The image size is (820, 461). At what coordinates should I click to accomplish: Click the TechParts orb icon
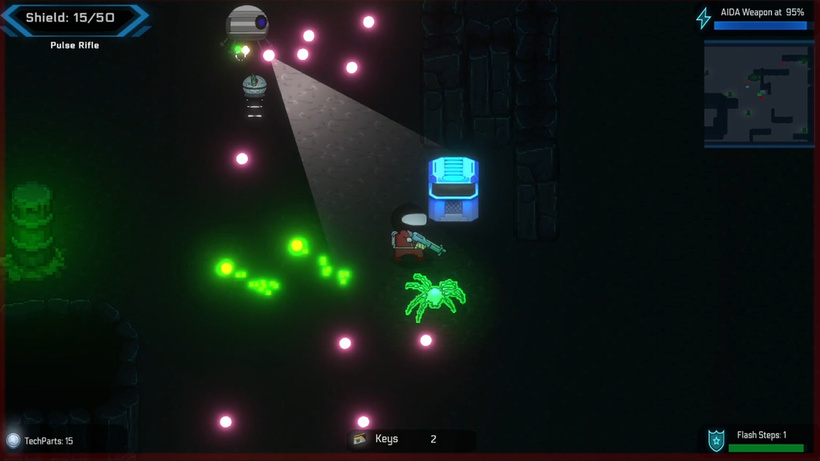[x=13, y=440]
